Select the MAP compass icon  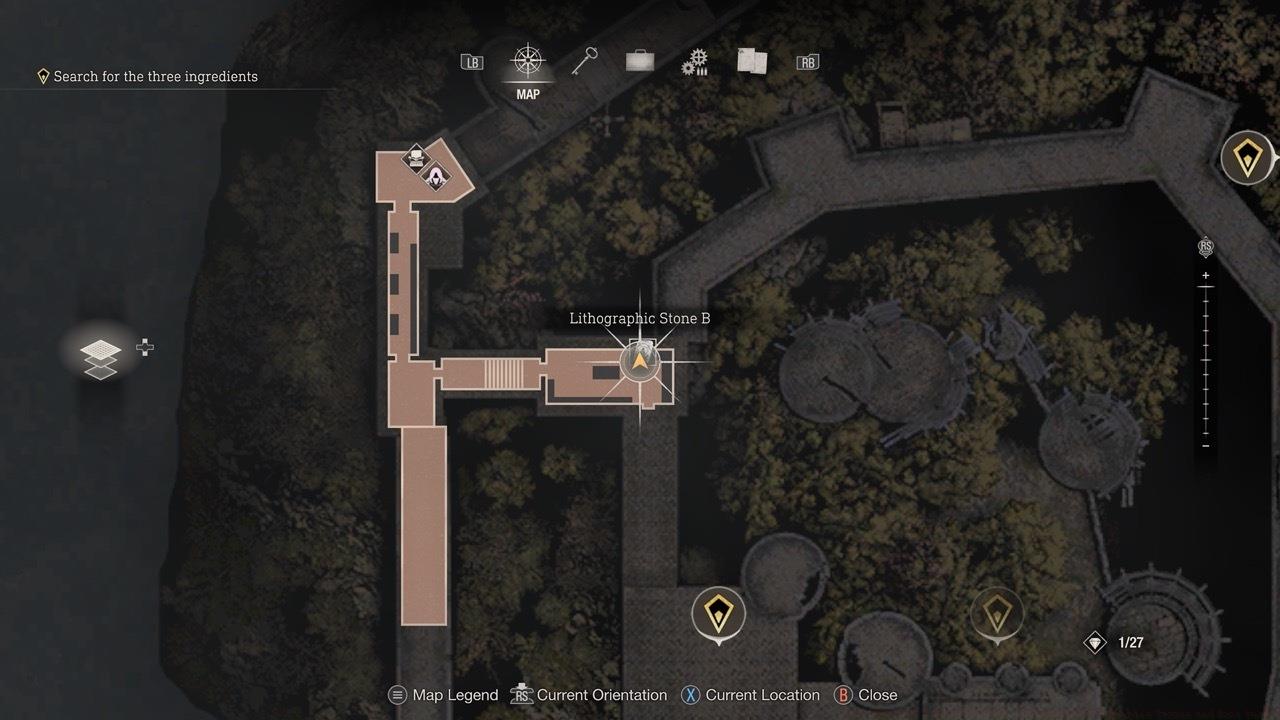point(527,60)
